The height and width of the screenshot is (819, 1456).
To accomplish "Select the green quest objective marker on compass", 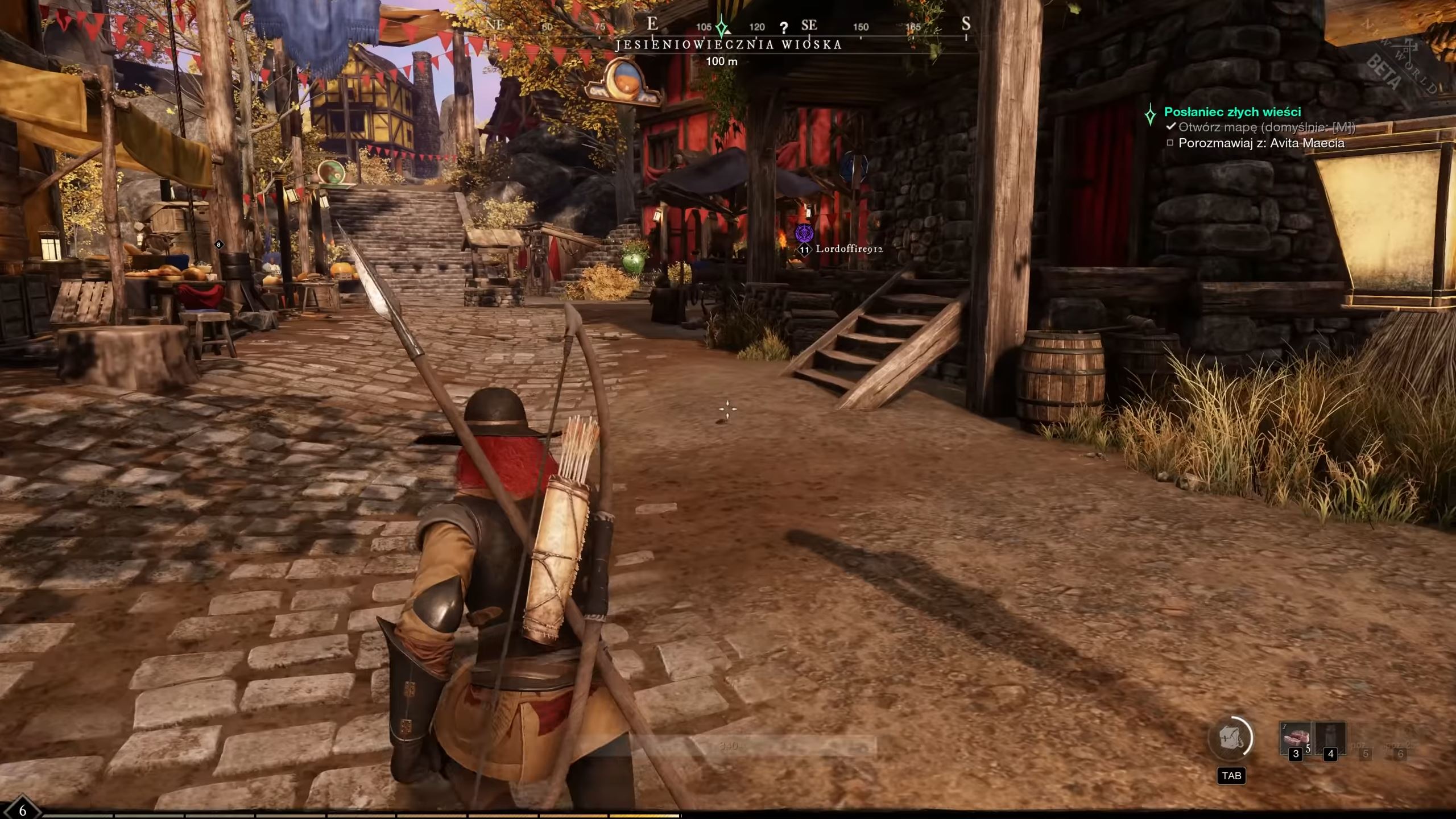I will 721,26.
